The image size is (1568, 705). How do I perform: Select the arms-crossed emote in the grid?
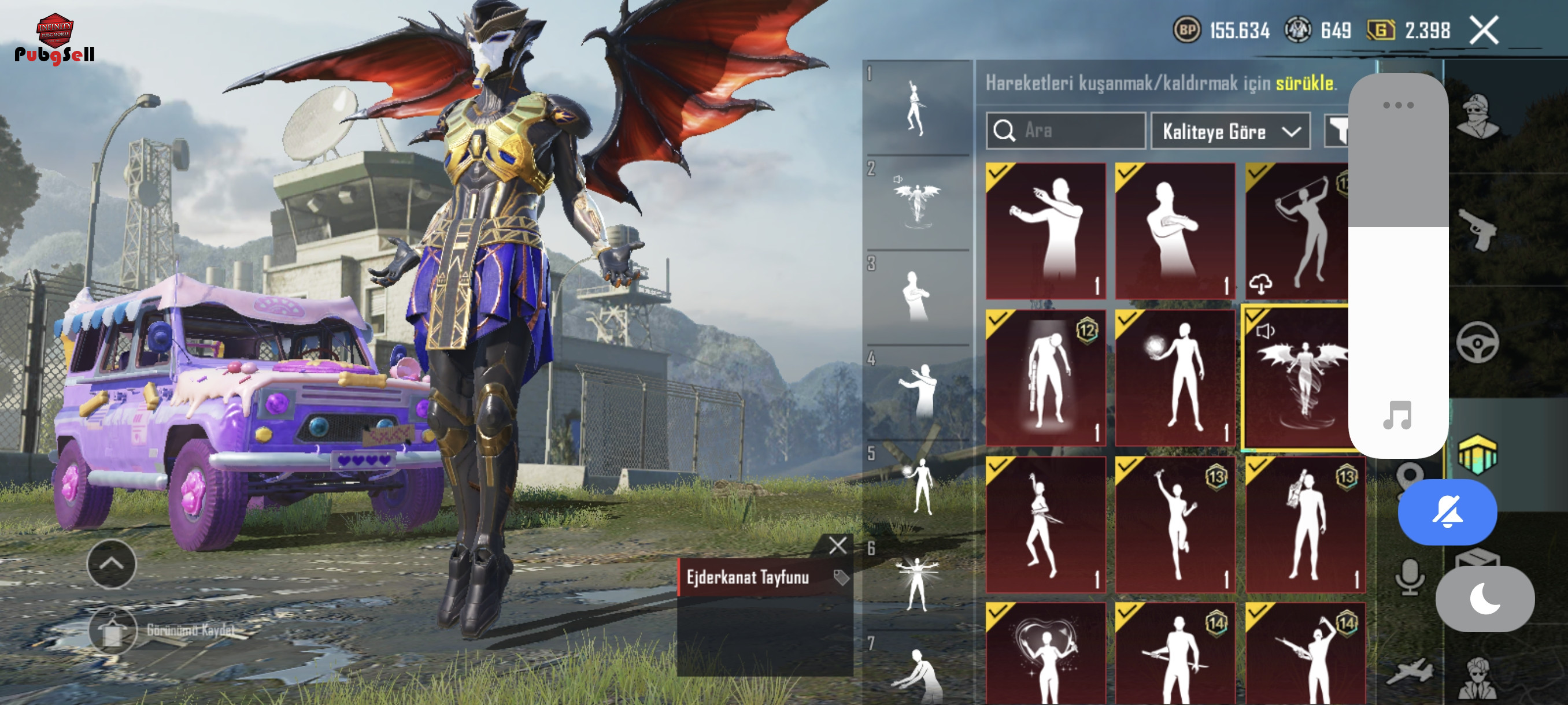click(x=1174, y=231)
